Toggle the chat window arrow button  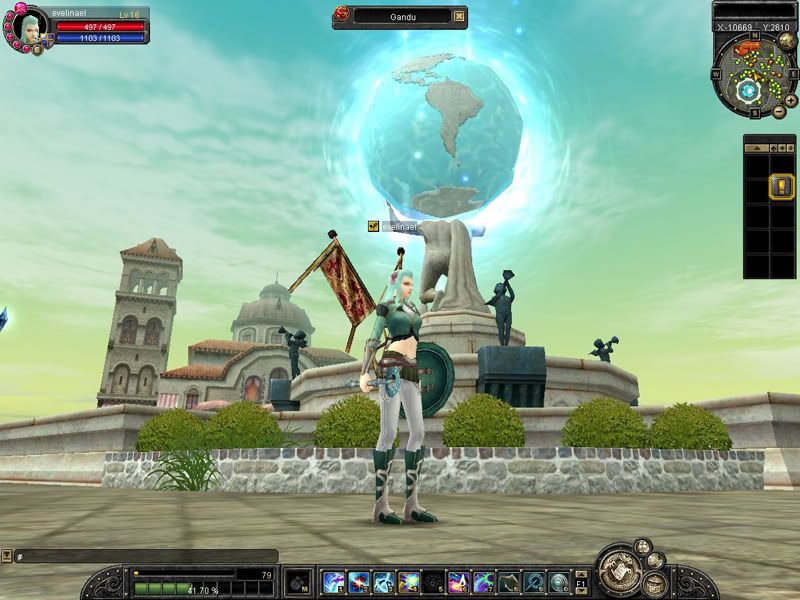coord(6,556)
